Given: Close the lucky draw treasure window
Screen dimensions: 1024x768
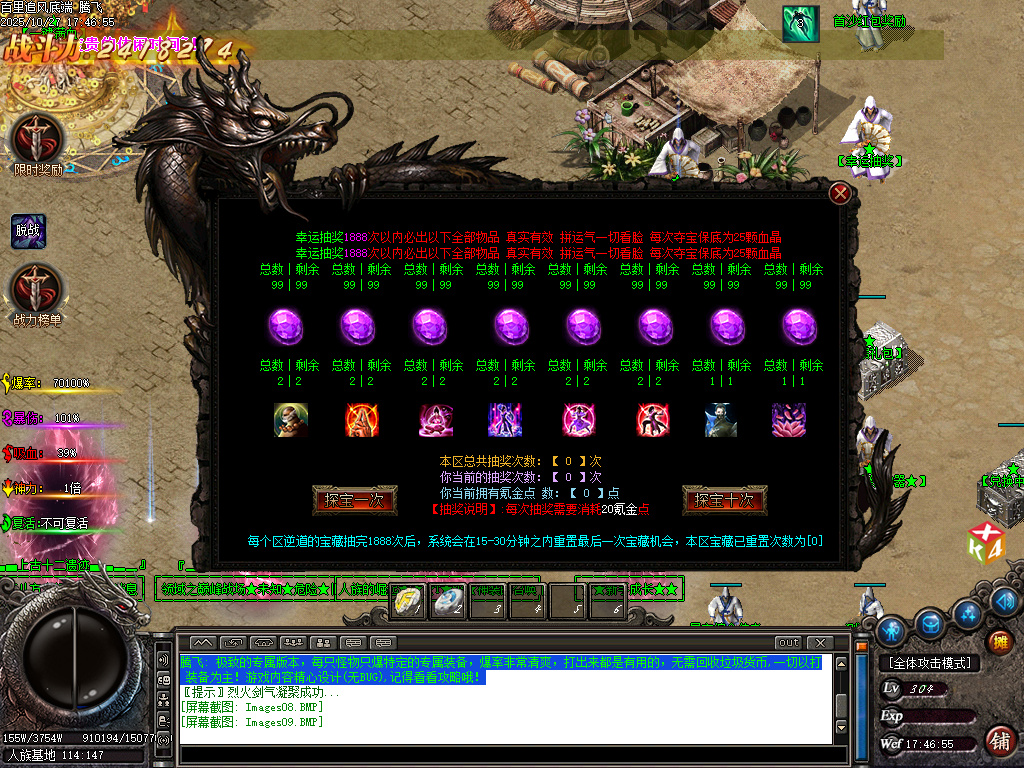Looking at the screenshot, I should 841,193.
